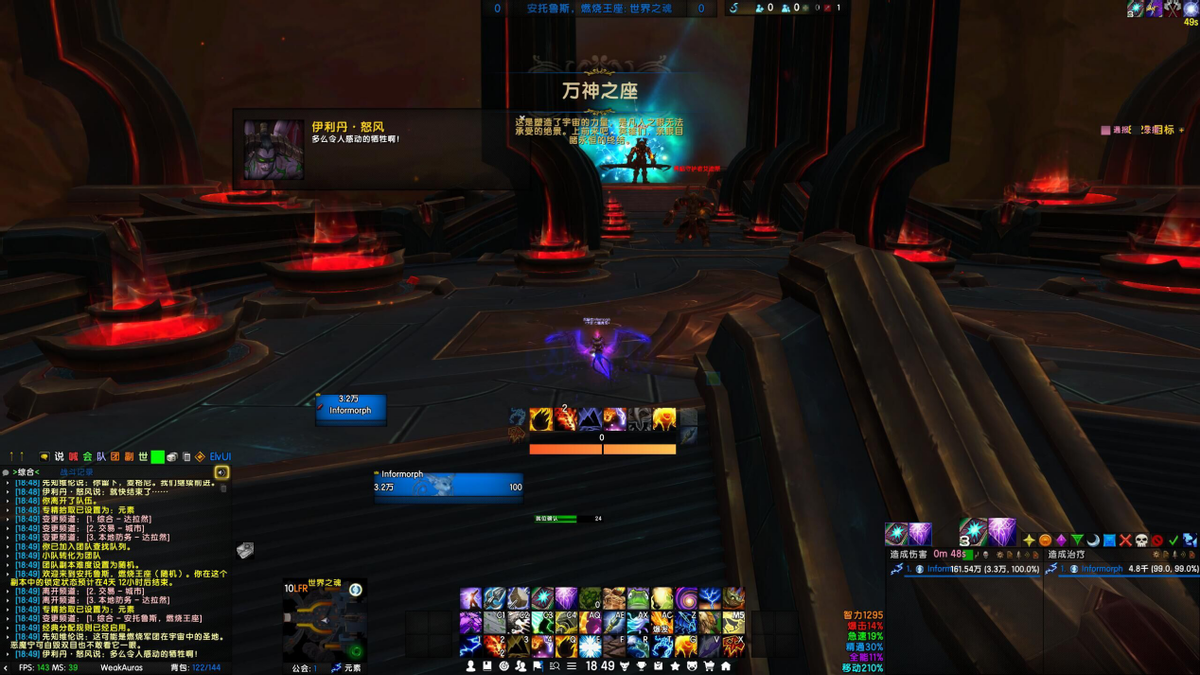Viewport: 1200px width, 675px height.
Task: Toggle the chat voice speaker button
Action: coord(221,472)
